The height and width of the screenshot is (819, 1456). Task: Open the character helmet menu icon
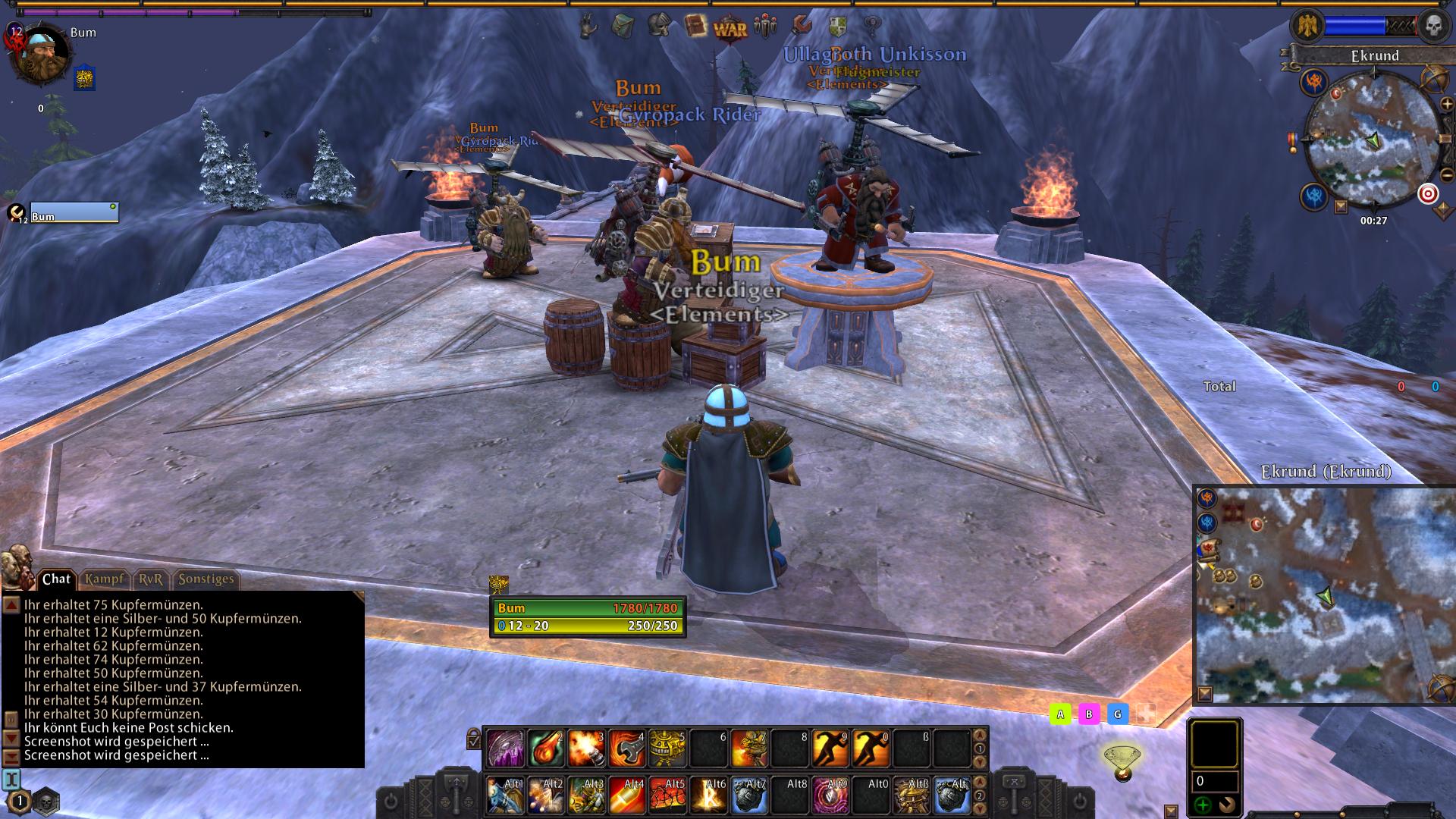658,26
